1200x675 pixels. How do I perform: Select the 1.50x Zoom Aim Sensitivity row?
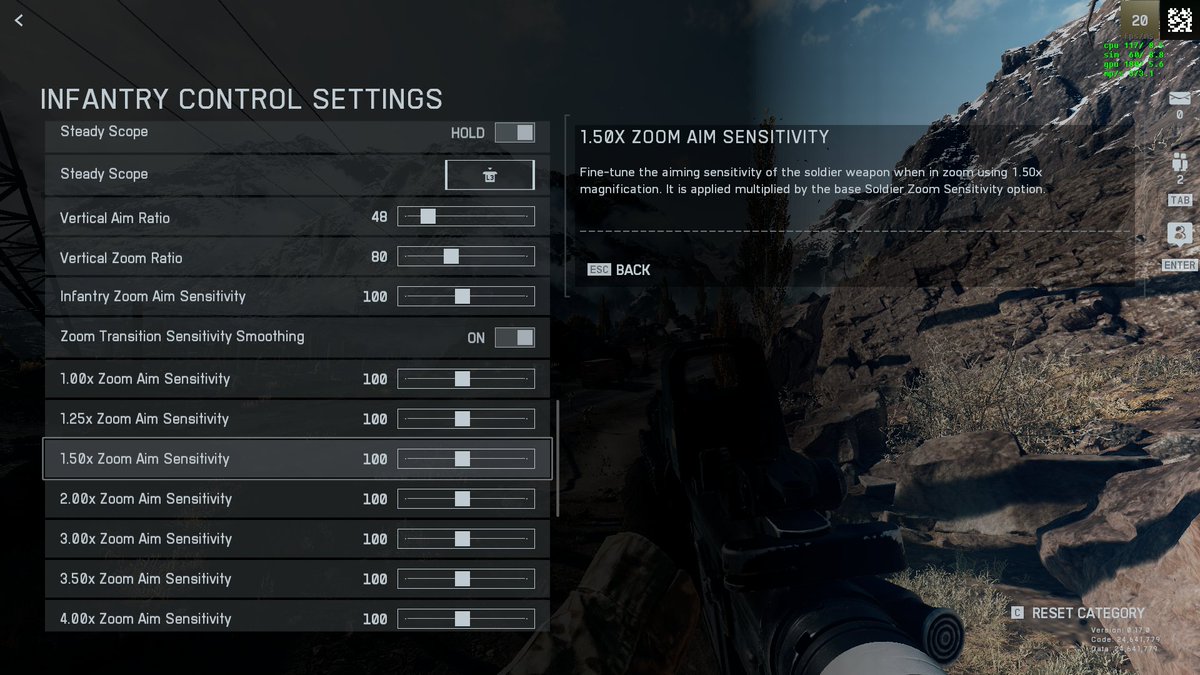tap(200, 459)
